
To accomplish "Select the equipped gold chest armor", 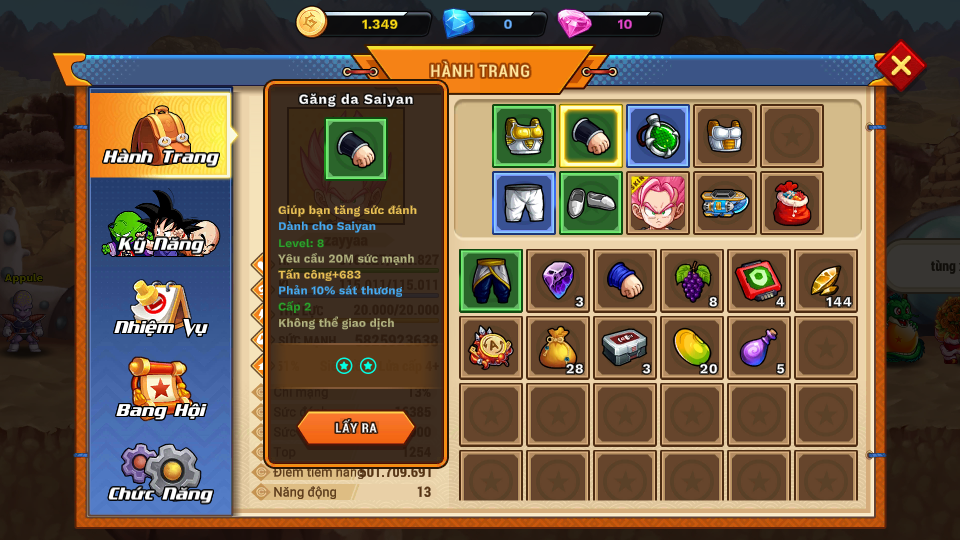I will point(524,136).
